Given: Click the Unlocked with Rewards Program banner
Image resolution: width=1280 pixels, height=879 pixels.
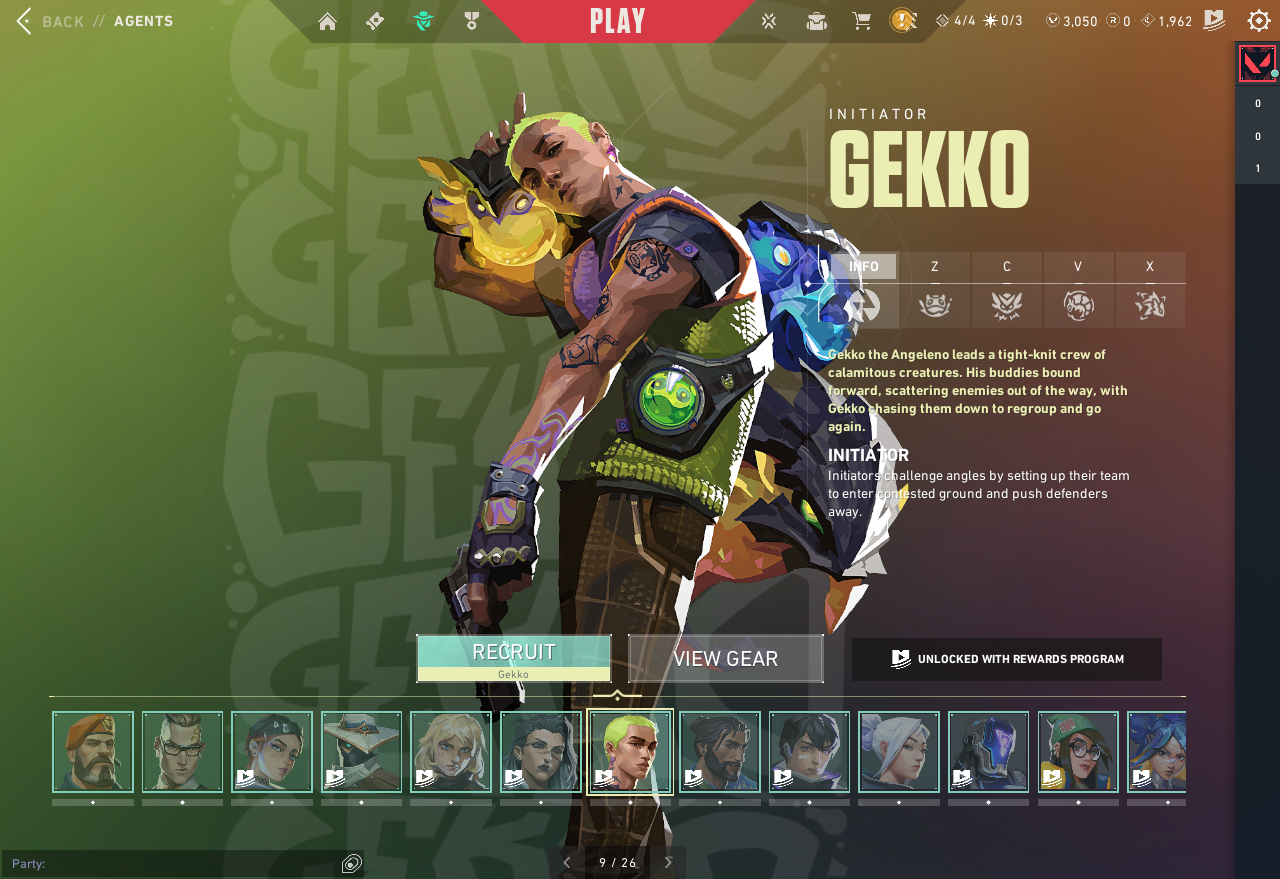Looking at the screenshot, I should [1007, 659].
